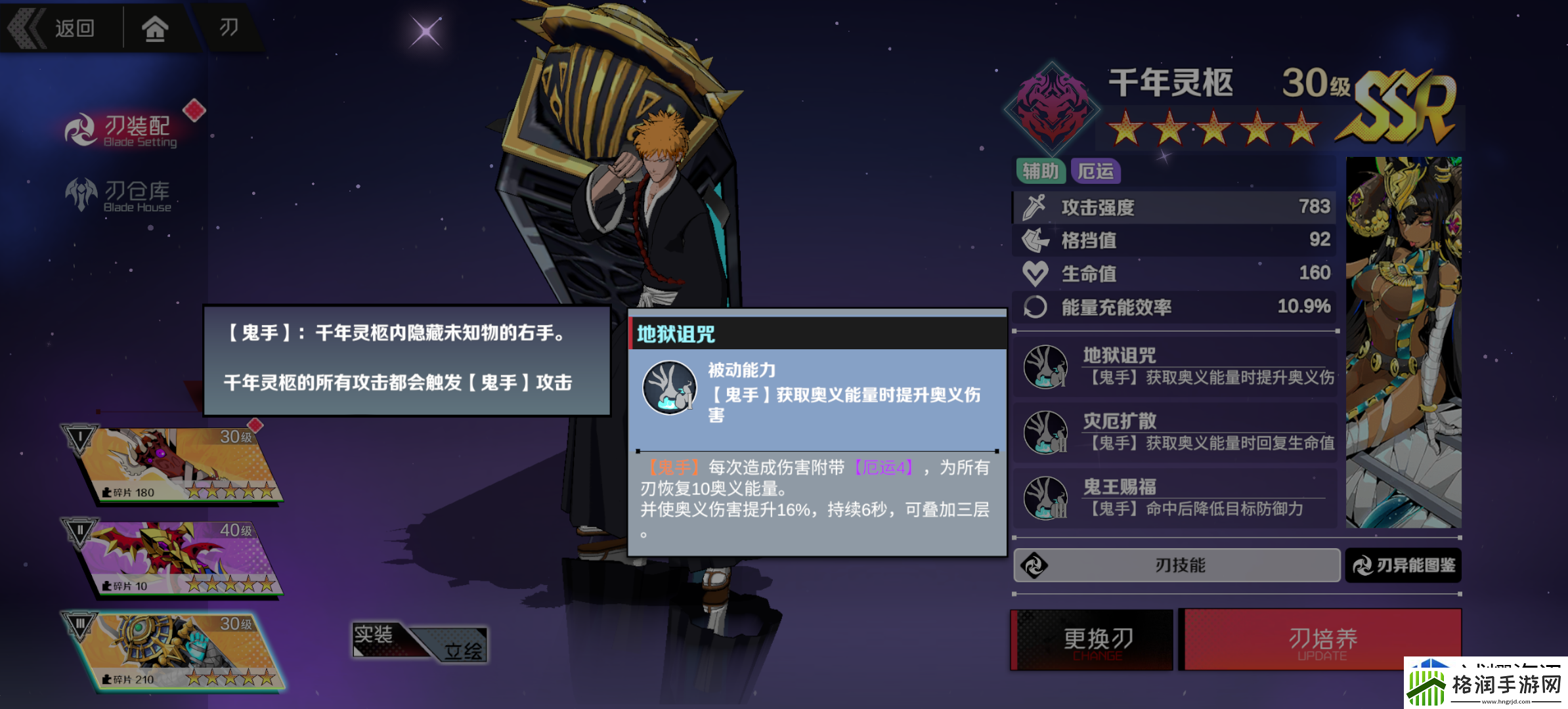Select the home tab at top
The image size is (1568, 709).
(x=155, y=28)
